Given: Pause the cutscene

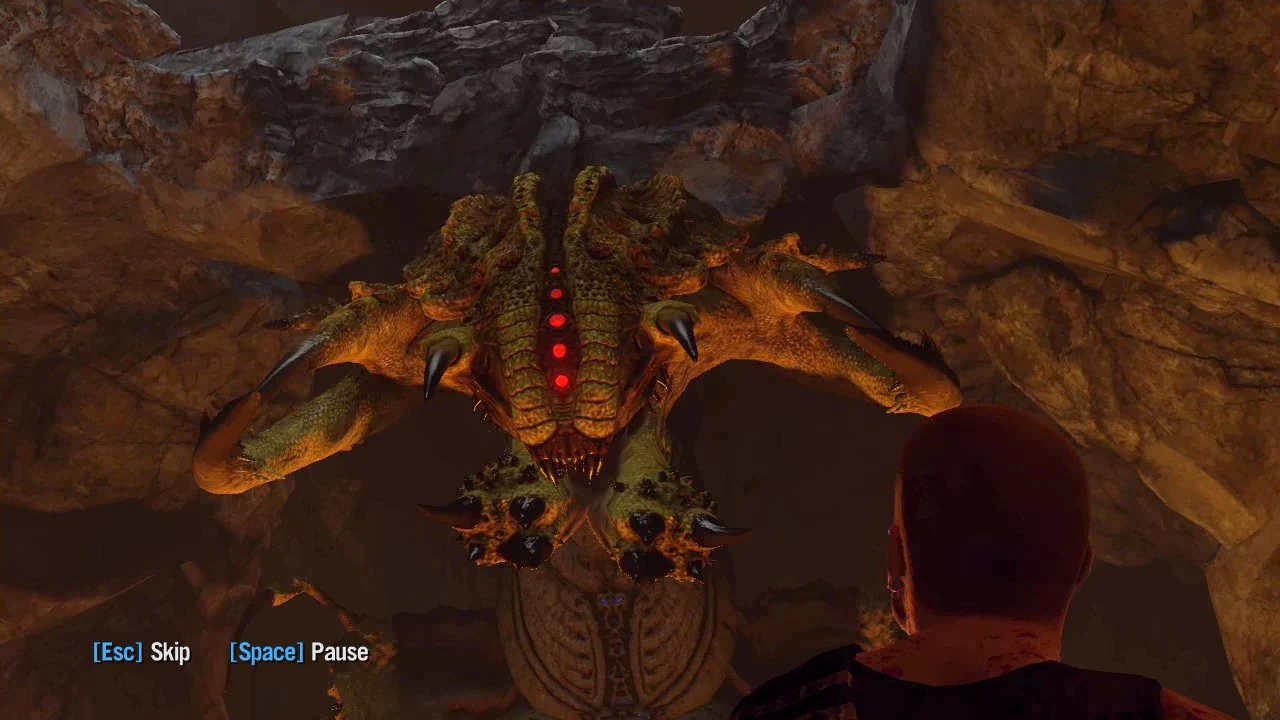Looking at the screenshot, I should (299, 653).
